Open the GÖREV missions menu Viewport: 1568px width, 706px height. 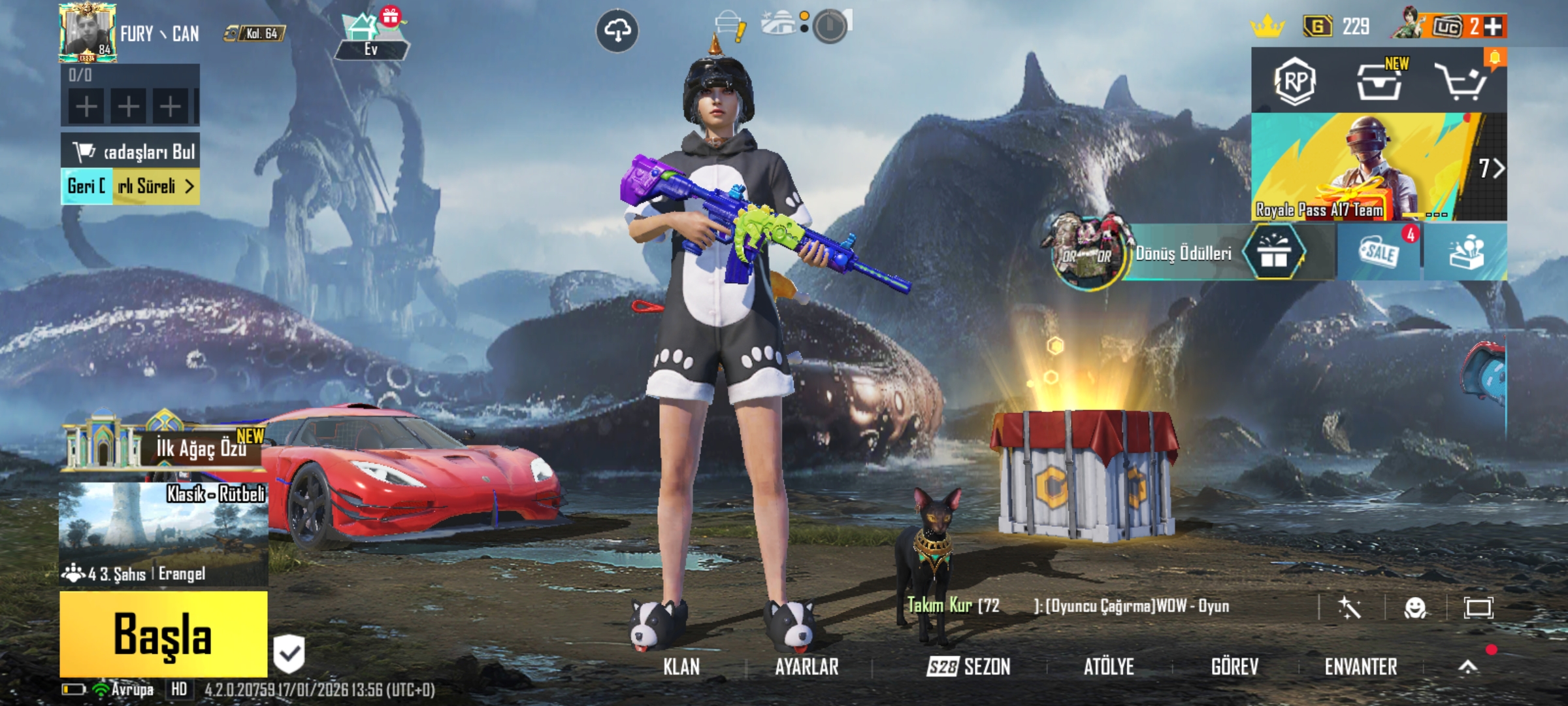point(1234,667)
